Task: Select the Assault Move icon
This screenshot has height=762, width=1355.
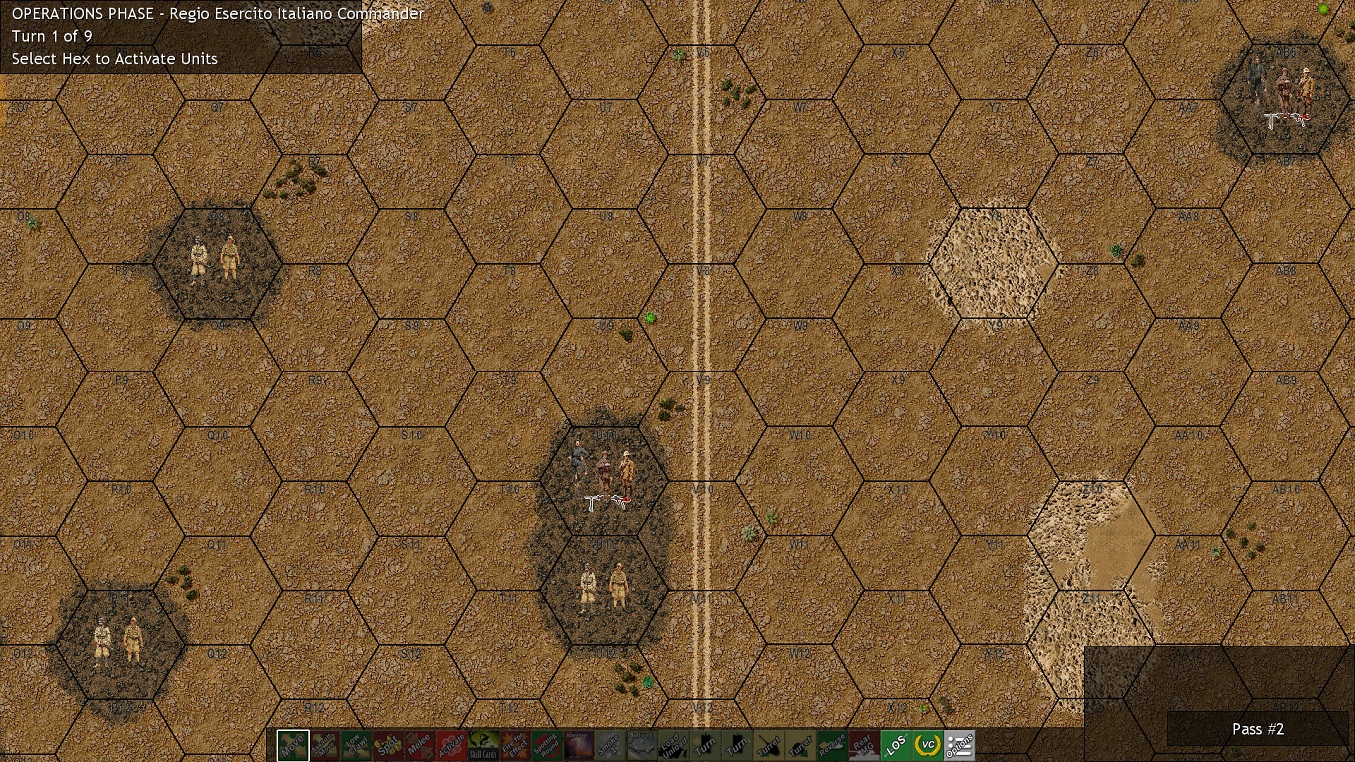Action: 323,745
